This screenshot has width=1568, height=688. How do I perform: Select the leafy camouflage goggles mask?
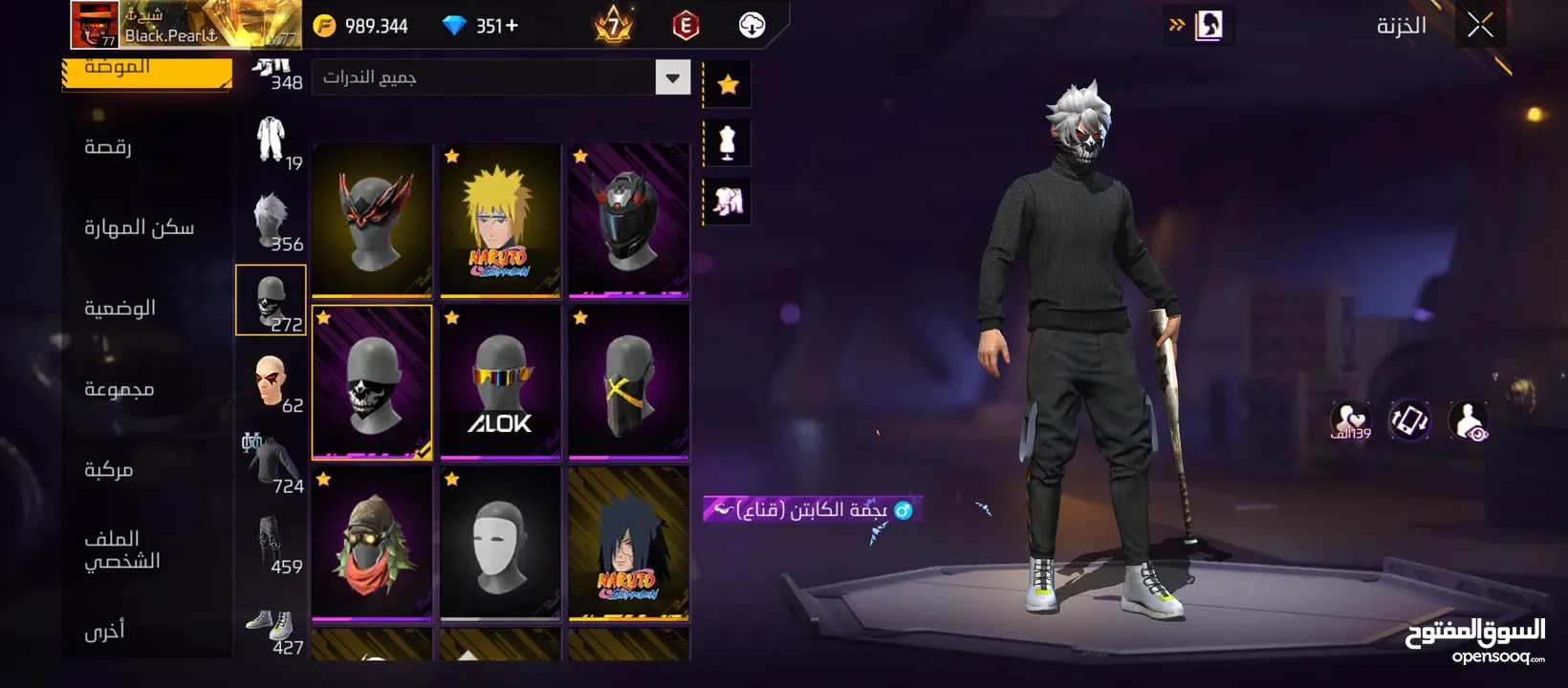point(372,543)
